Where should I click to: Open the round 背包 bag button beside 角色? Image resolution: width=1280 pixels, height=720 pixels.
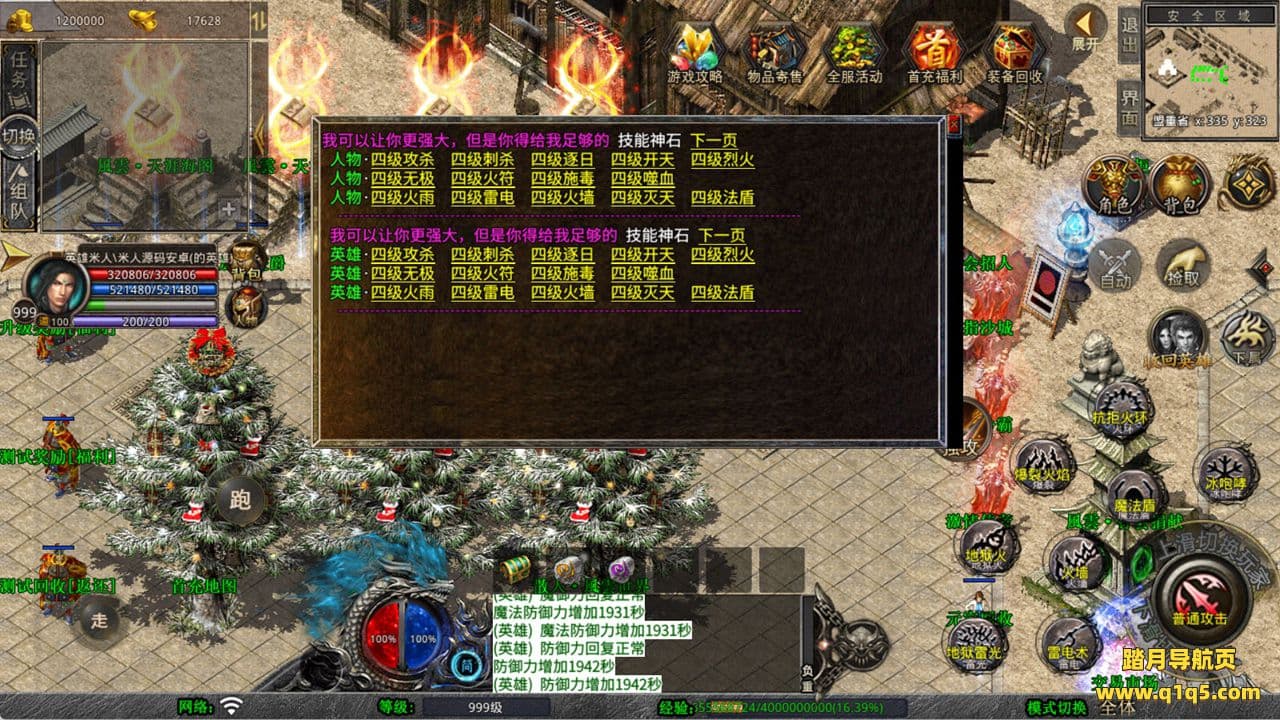coord(1180,186)
